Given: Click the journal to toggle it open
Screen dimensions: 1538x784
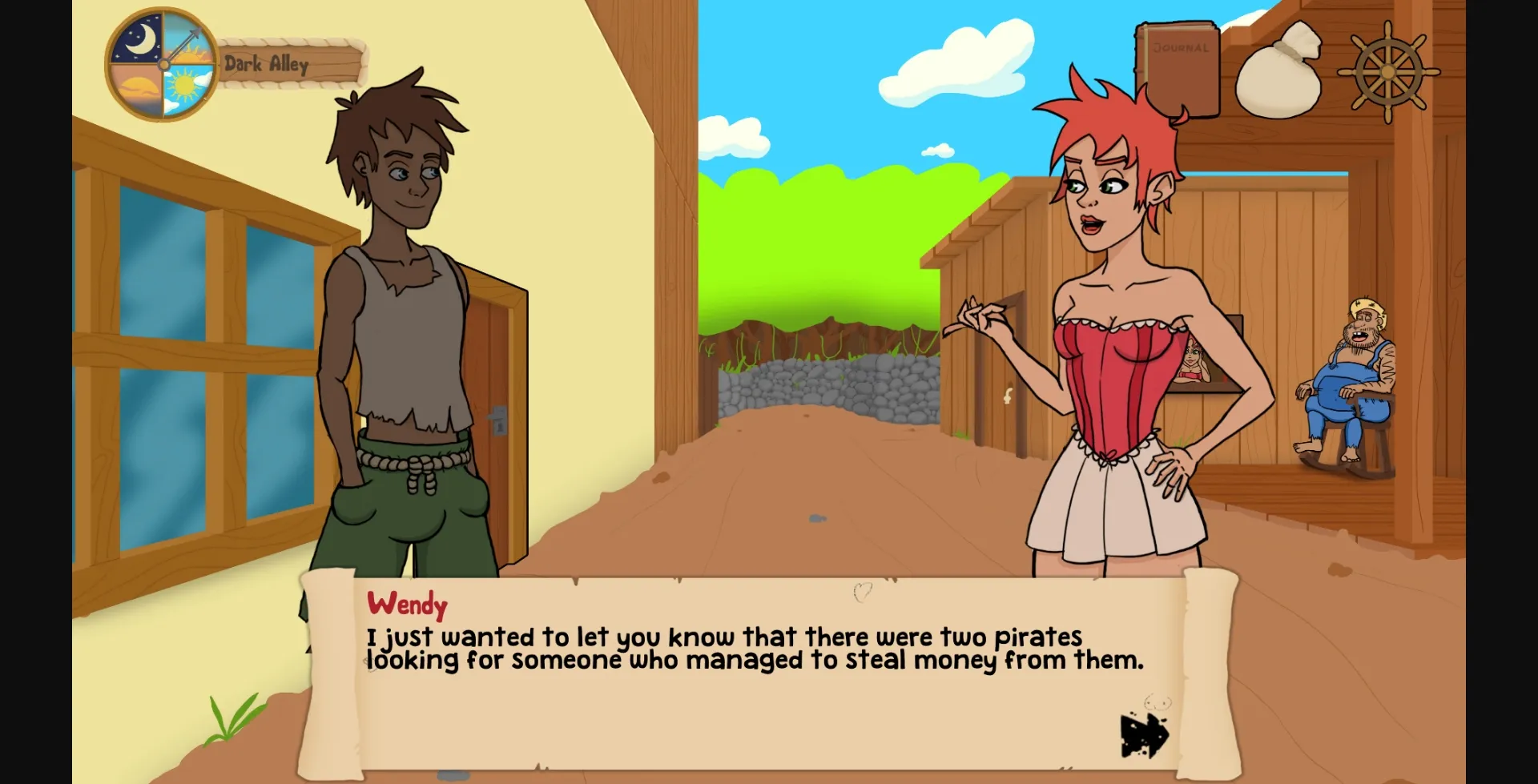Looking at the screenshot, I should [1176, 68].
